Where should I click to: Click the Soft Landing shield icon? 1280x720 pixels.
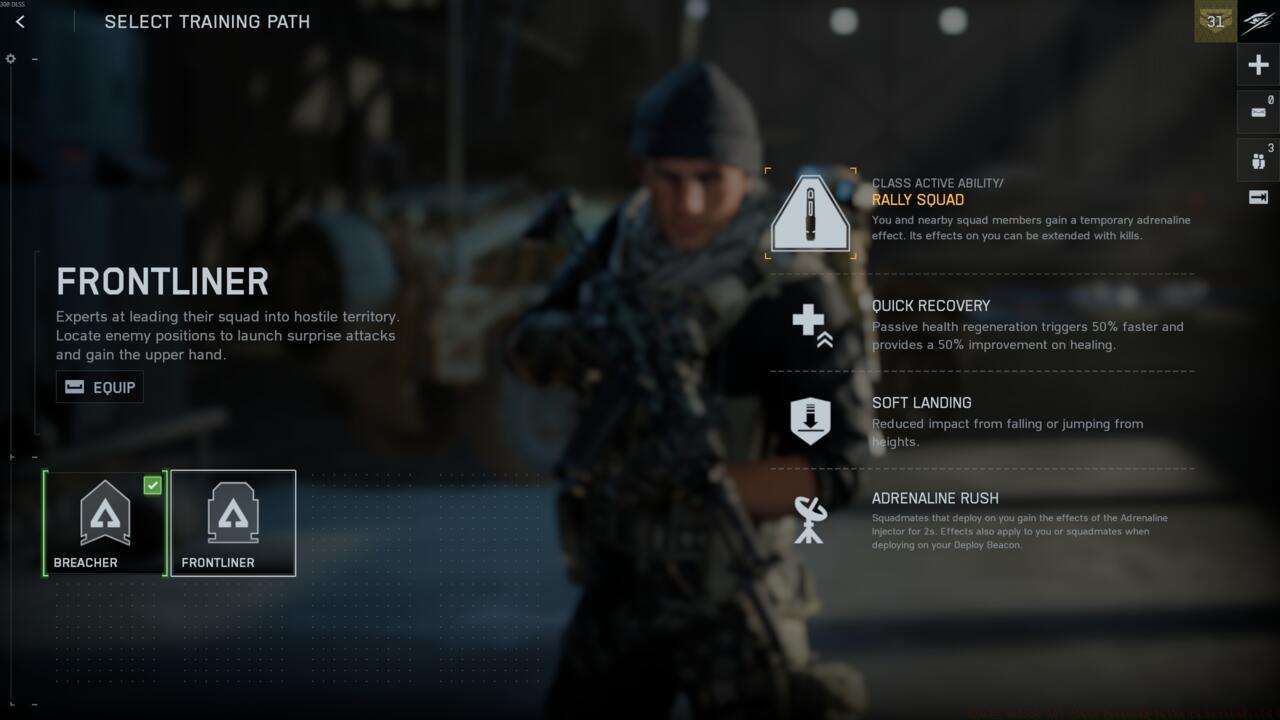pyautogui.click(x=810, y=419)
